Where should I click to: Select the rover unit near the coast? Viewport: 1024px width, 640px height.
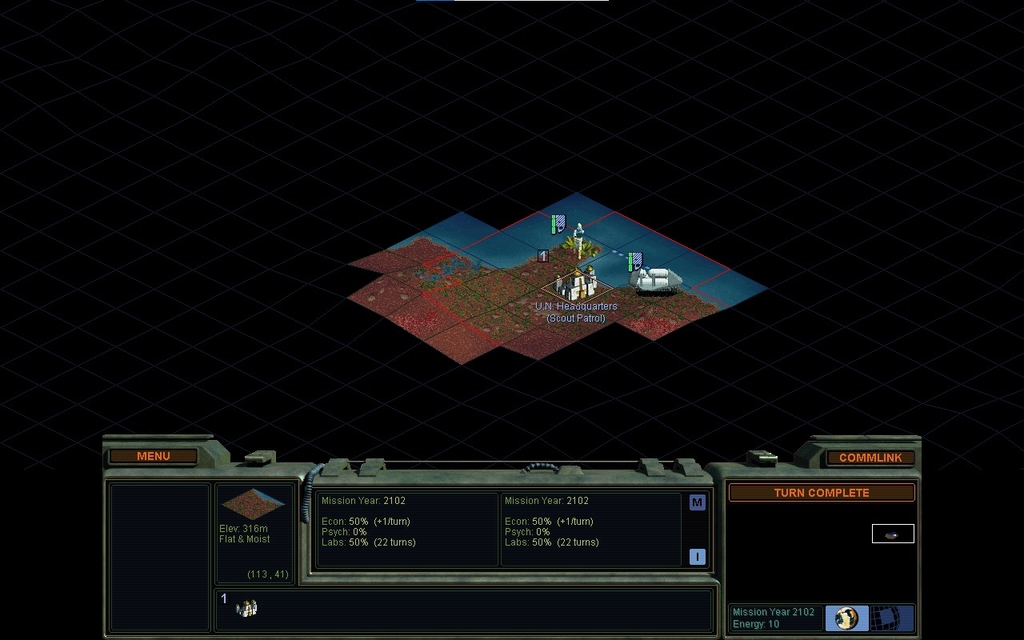(658, 279)
